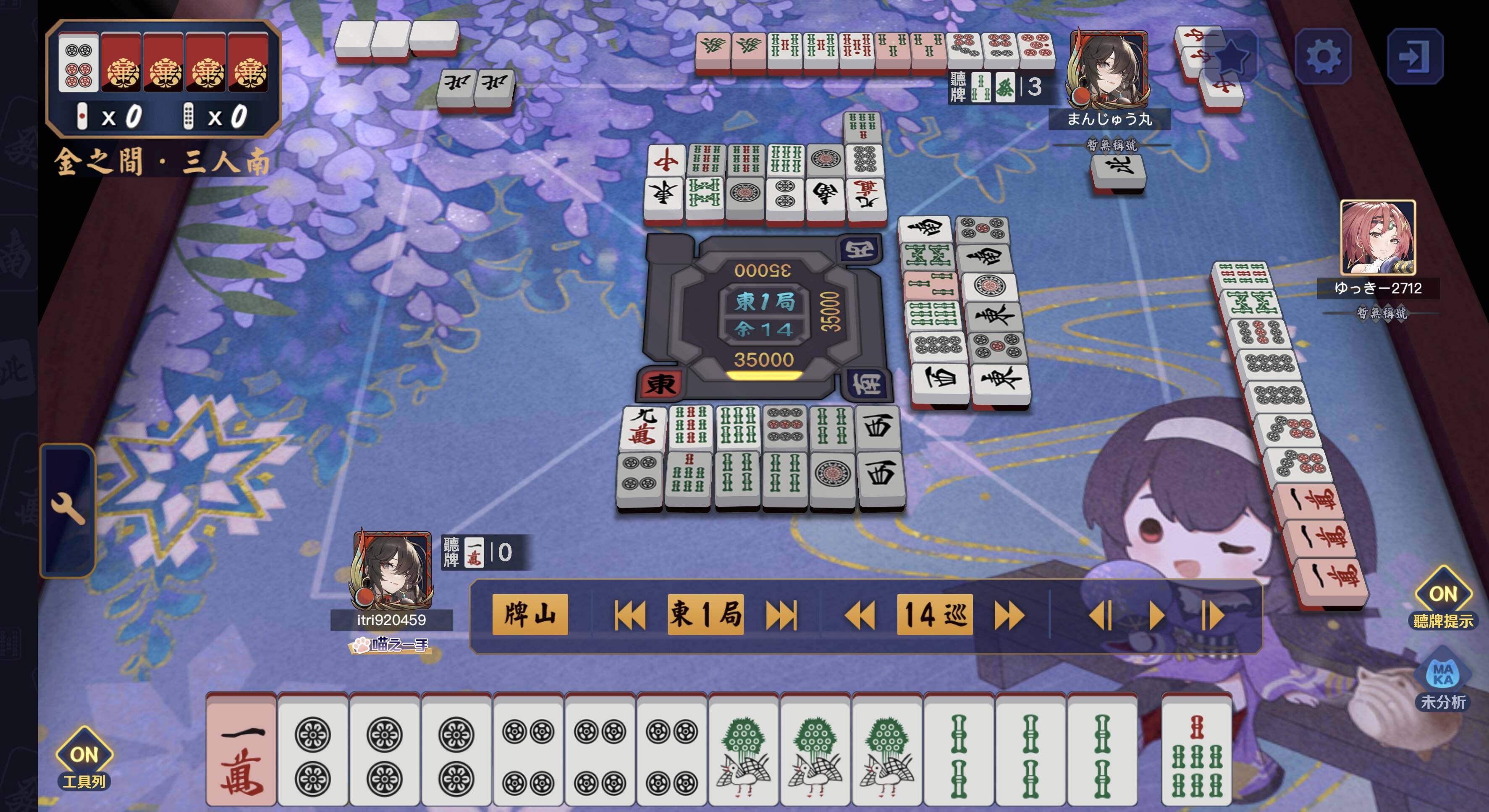
Task: Exit the replay via door icon
Action: [x=1414, y=56]
